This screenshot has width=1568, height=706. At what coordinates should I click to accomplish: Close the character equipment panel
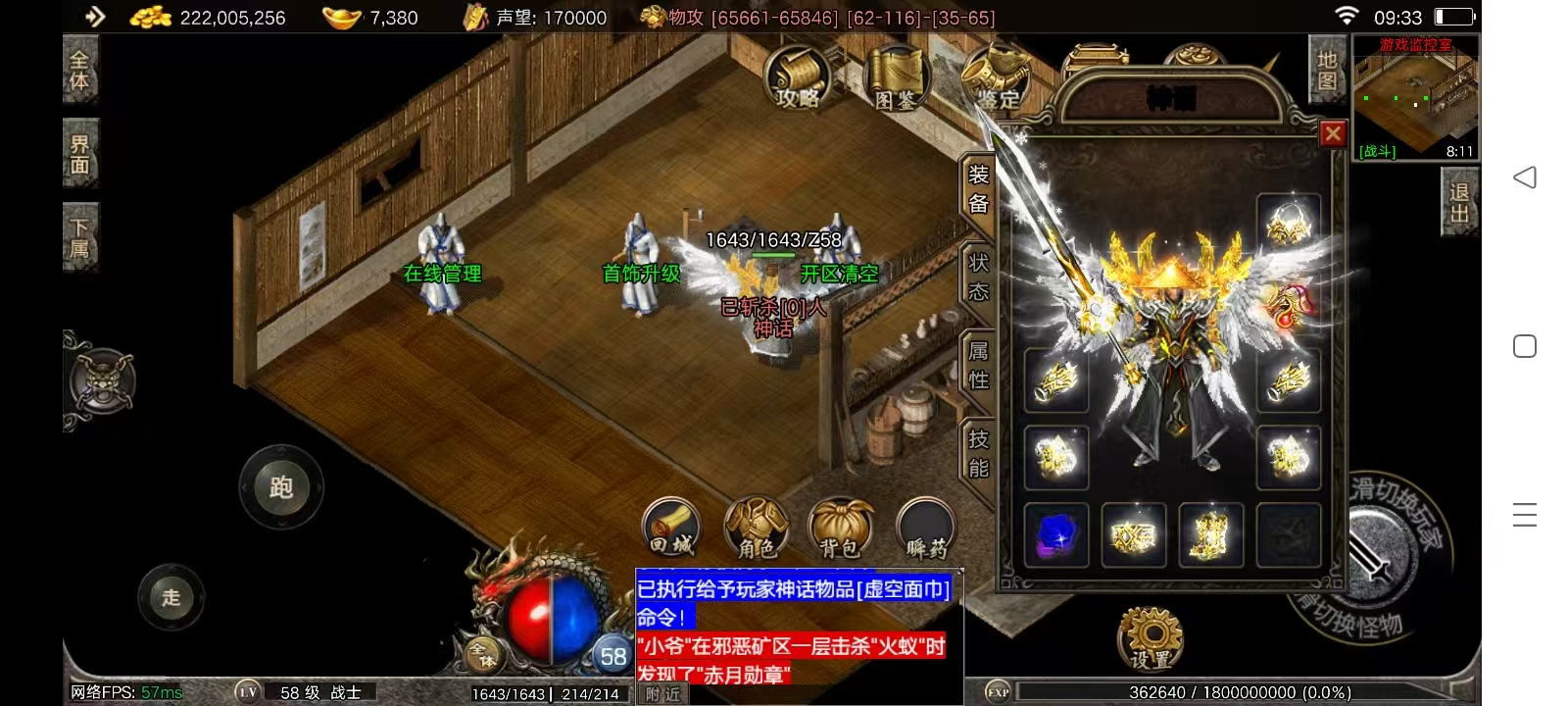click(x=1333, y=133)
